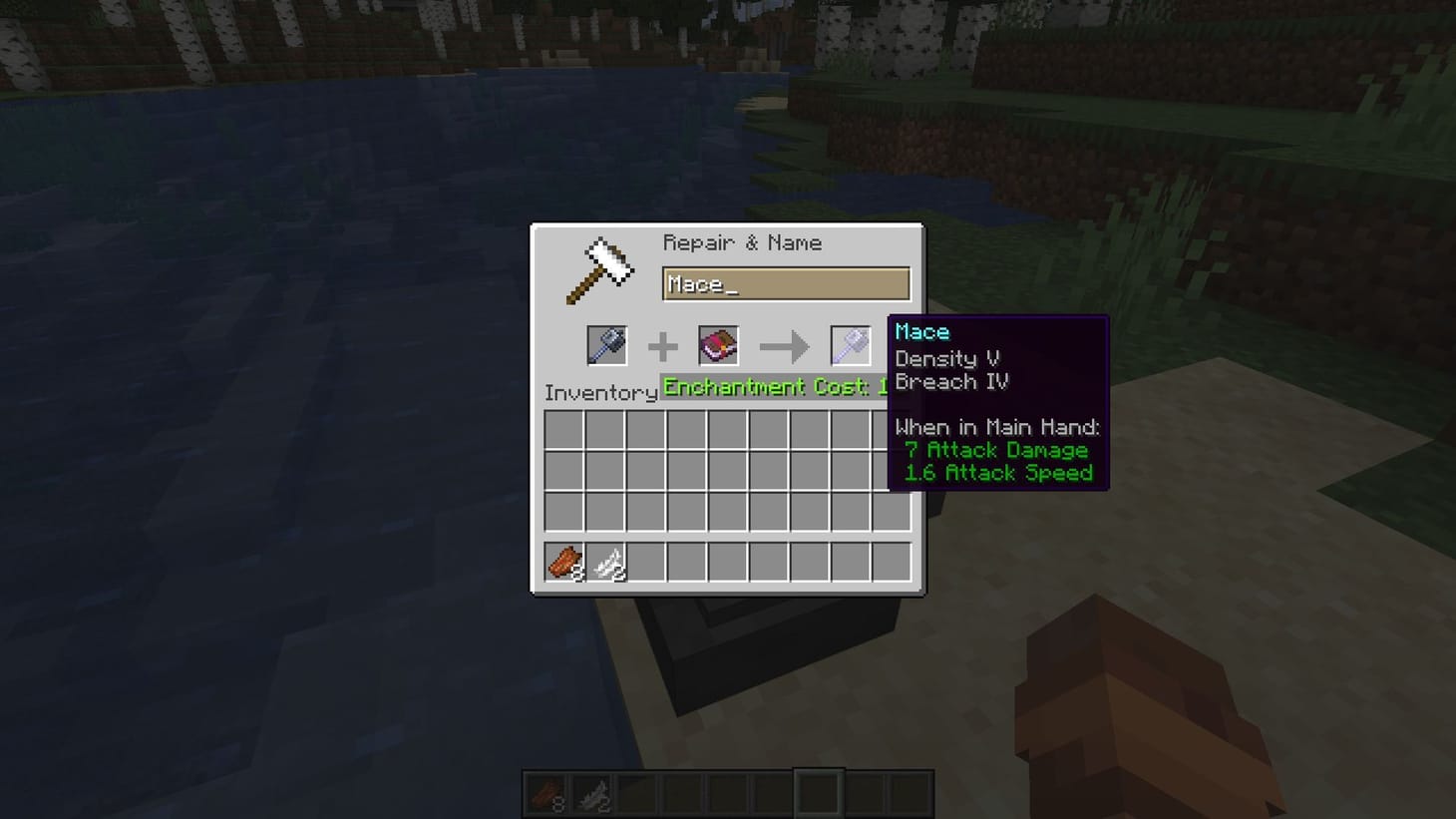Viewport: 1456px width, 819px height.
Task: Select the mace in the left anvil slot
Action: [x=606, y=345]
